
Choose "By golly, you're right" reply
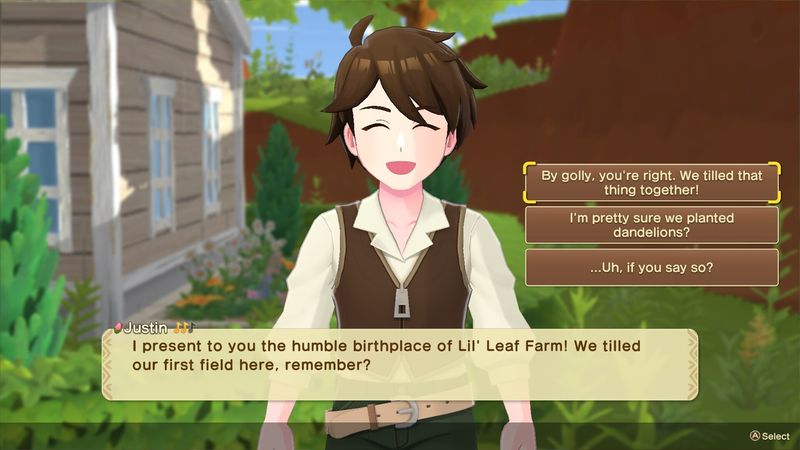coord(651,182)
